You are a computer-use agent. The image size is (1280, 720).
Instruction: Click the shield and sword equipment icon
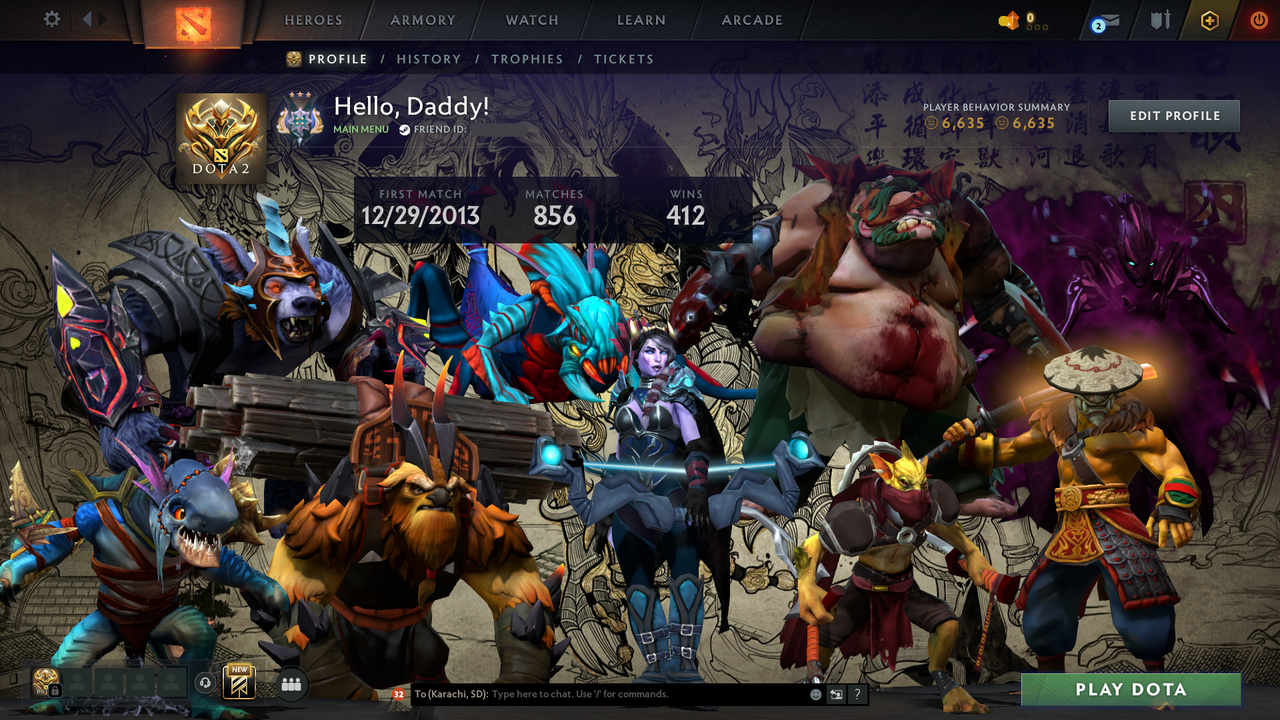pos(1160,19)
